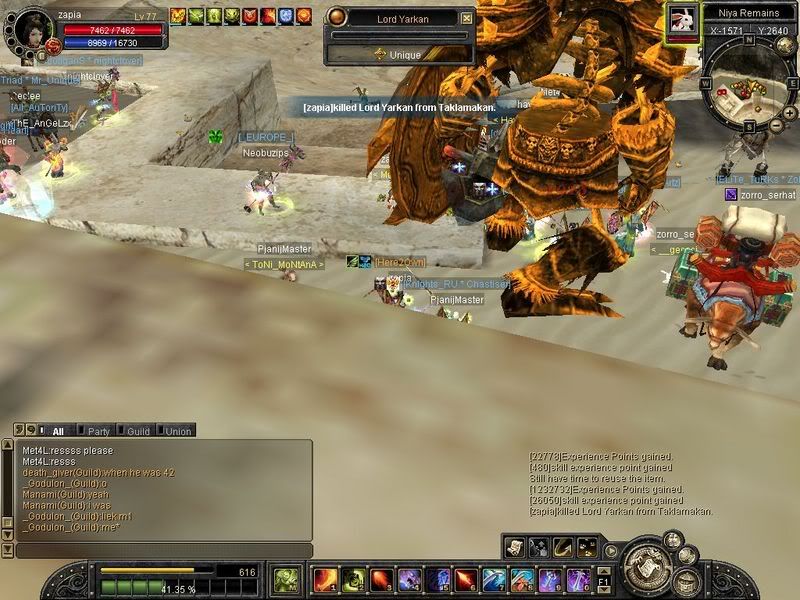The image size is (800, 600).
Task: Zoom out the minimap with minus button
Action: (776, 124)
